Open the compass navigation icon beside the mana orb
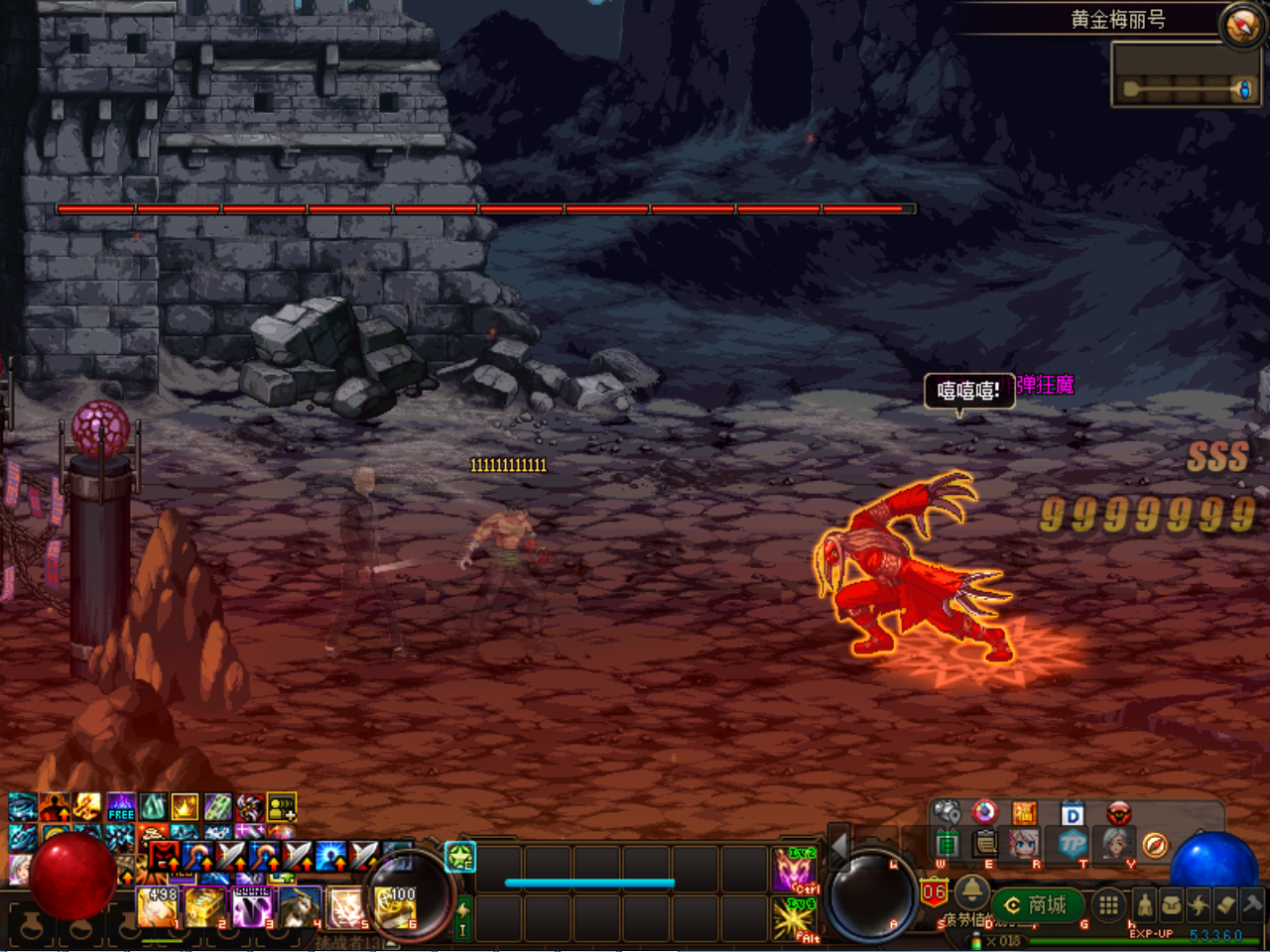The image size is (1270, 952). (1155, 845)
